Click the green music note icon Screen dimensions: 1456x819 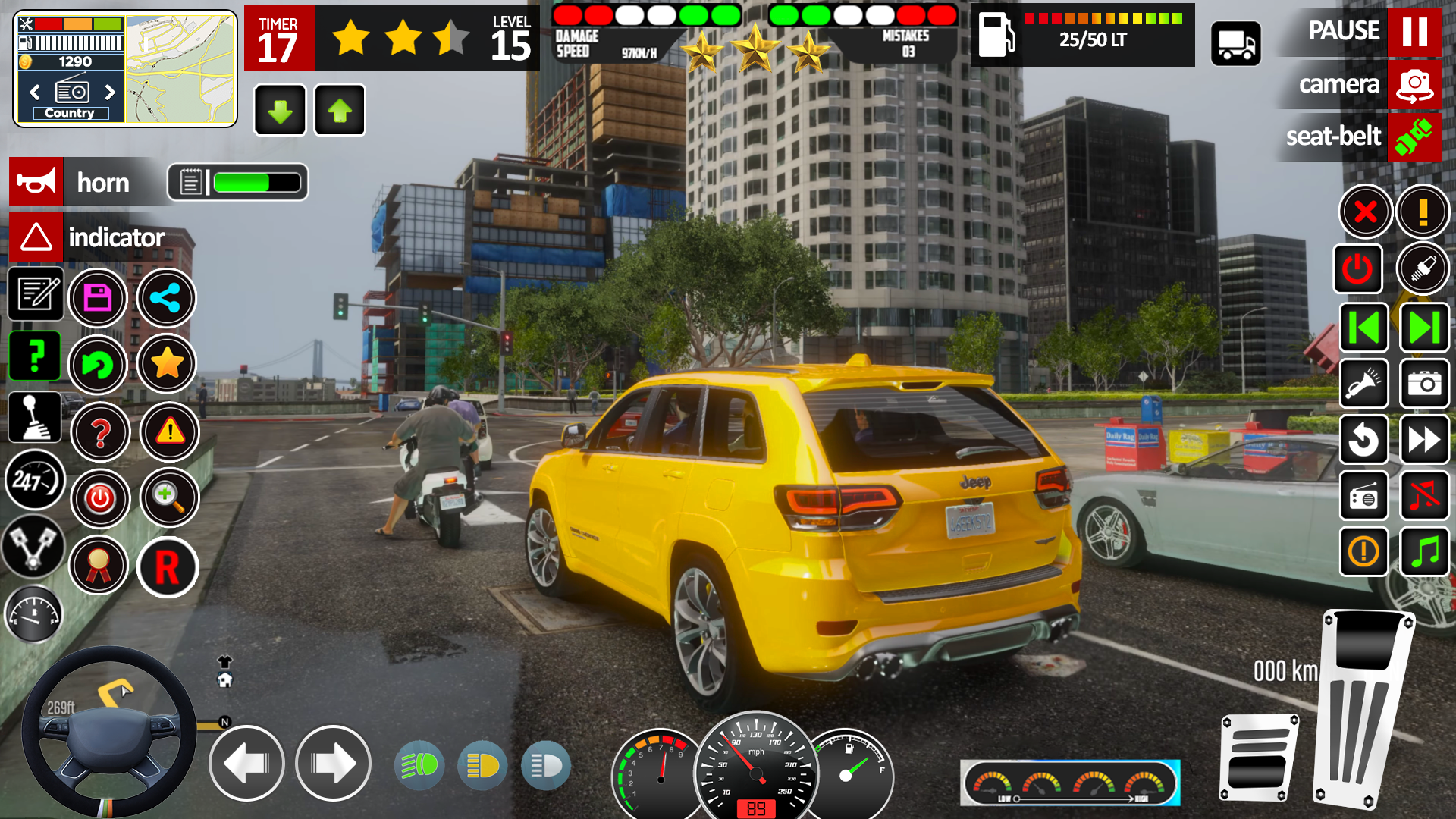pos(1425,551)
